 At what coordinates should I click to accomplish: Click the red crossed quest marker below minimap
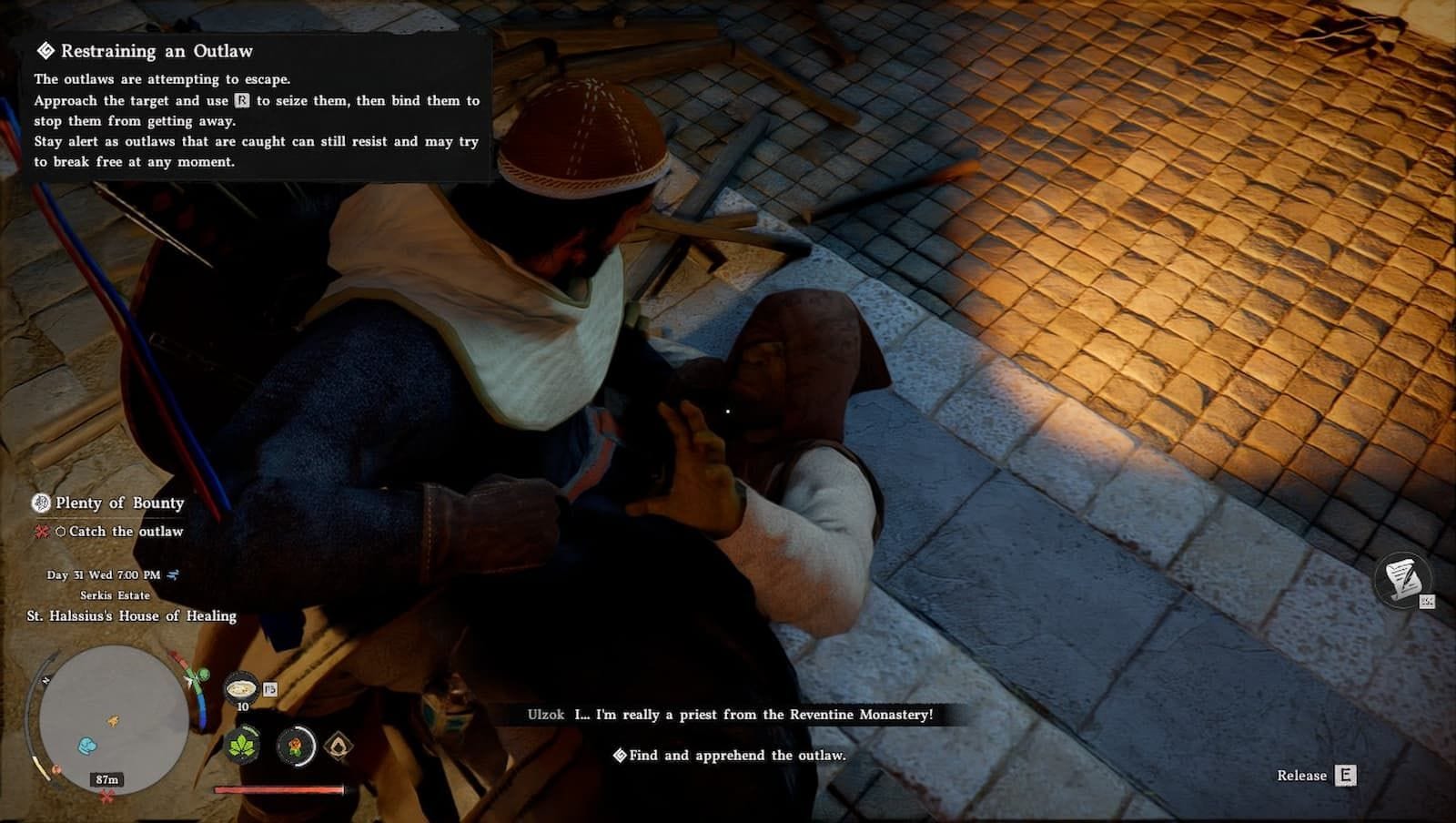107,798
